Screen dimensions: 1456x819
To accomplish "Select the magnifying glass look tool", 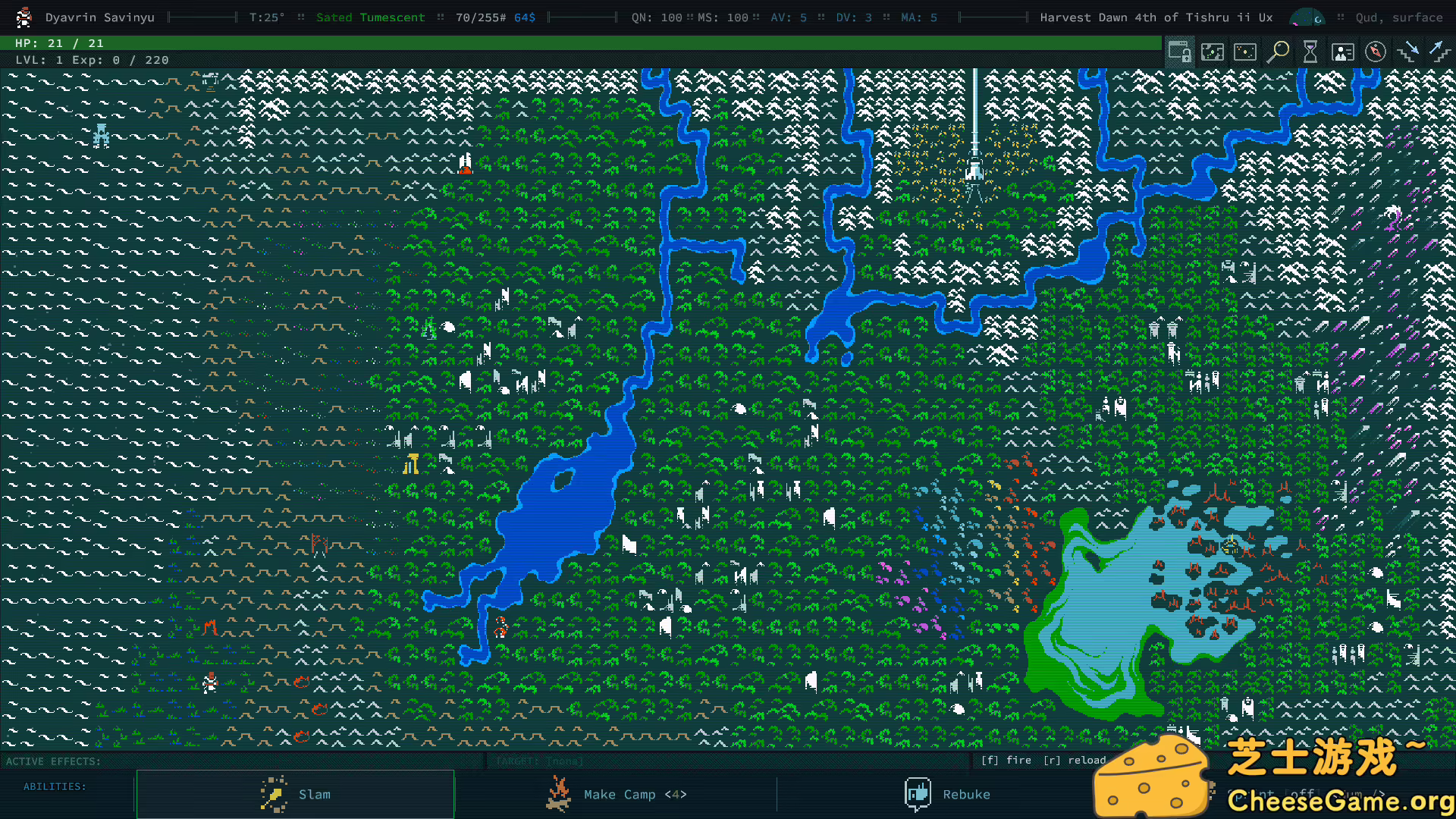I will tap(1278, 52).
